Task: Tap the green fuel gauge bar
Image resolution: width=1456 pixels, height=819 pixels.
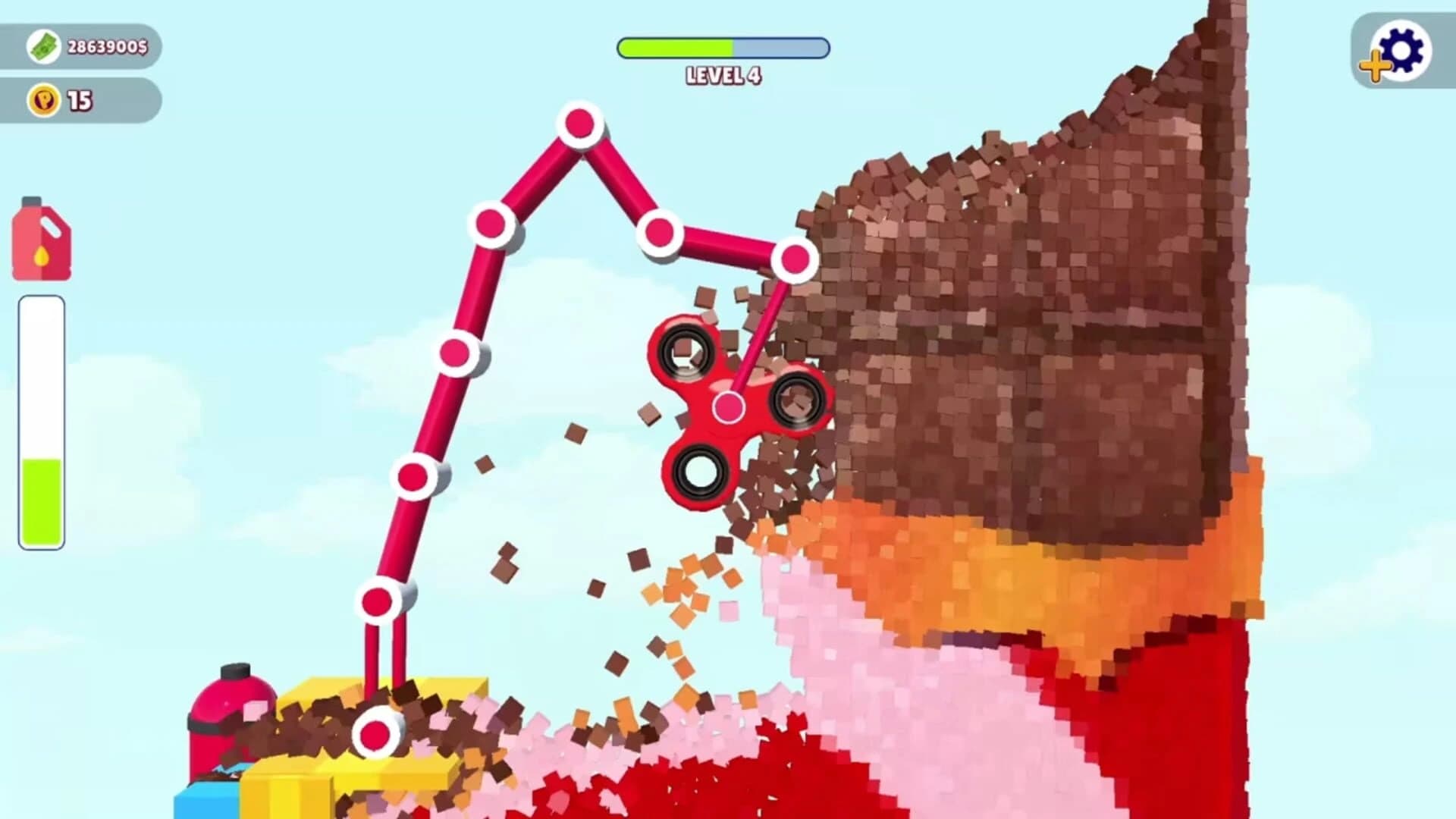Action: 42,493
